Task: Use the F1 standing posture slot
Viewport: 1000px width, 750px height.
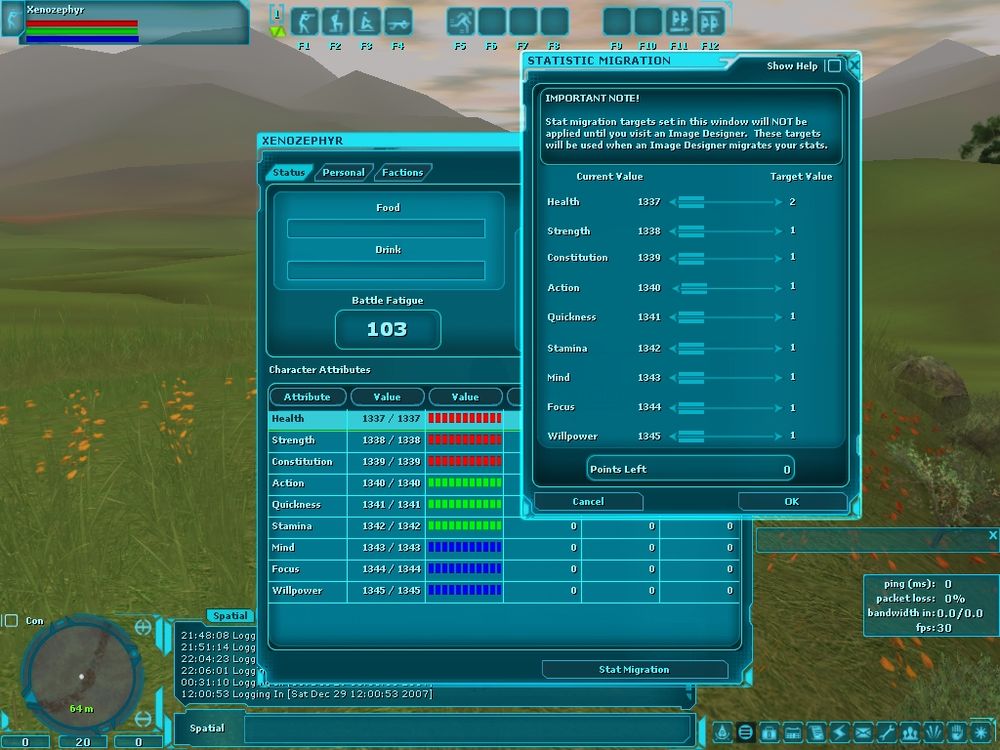Action: (304, 22)
